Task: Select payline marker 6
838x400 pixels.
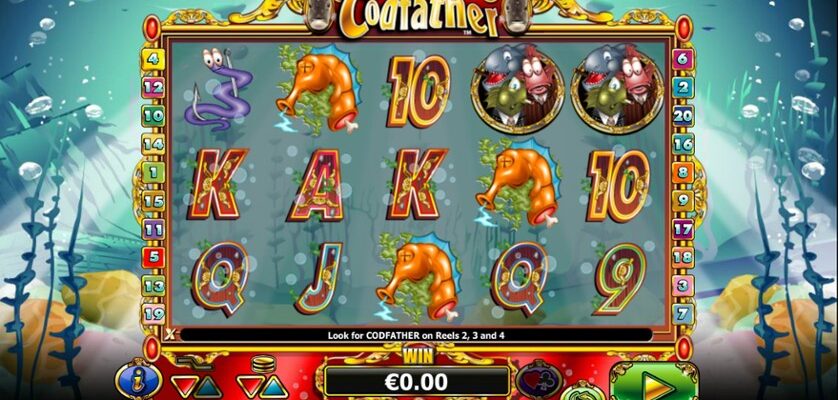Action: (x=683, y=58)
